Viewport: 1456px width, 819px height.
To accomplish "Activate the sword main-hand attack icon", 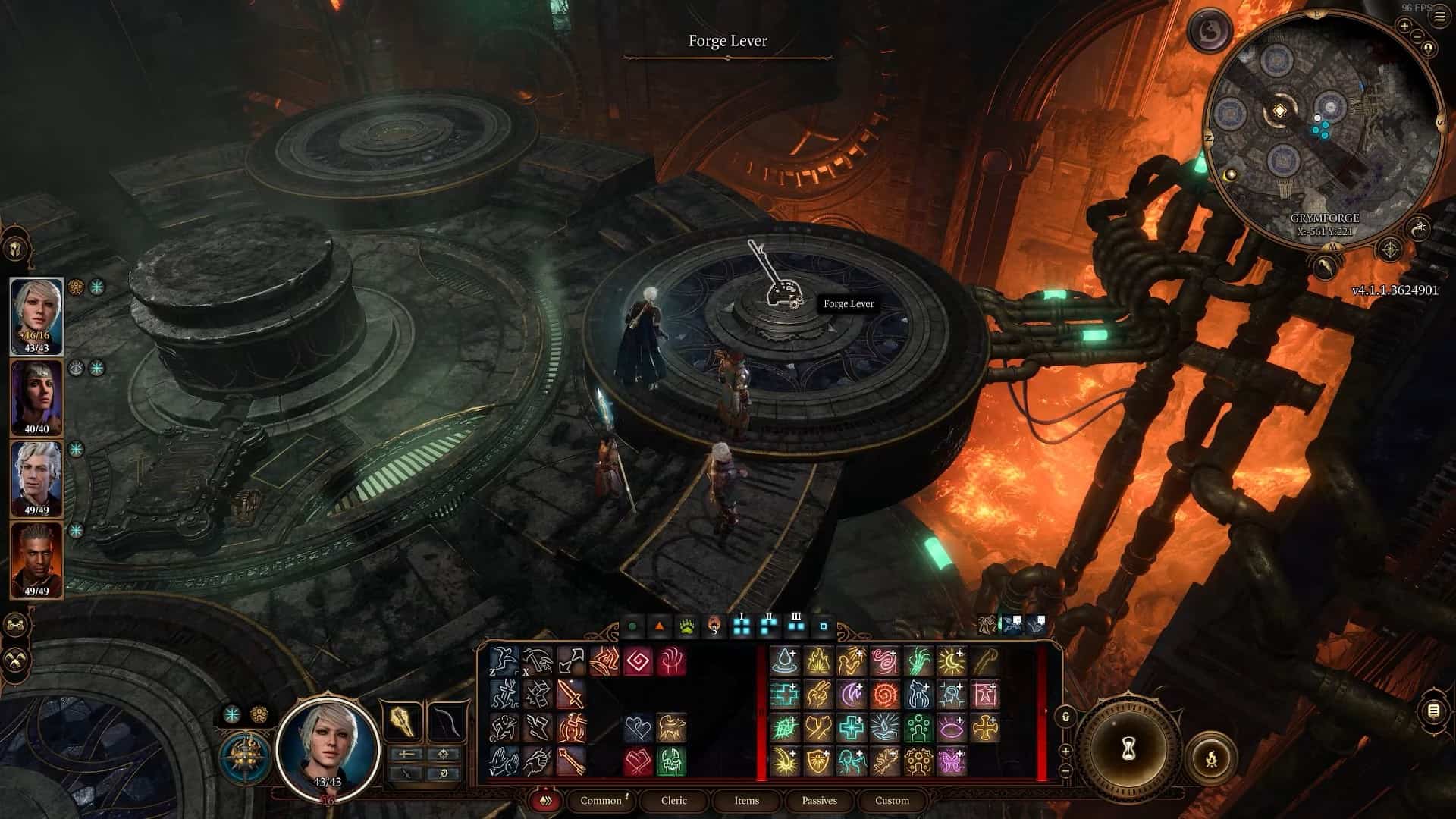I will tap(570, 693).
